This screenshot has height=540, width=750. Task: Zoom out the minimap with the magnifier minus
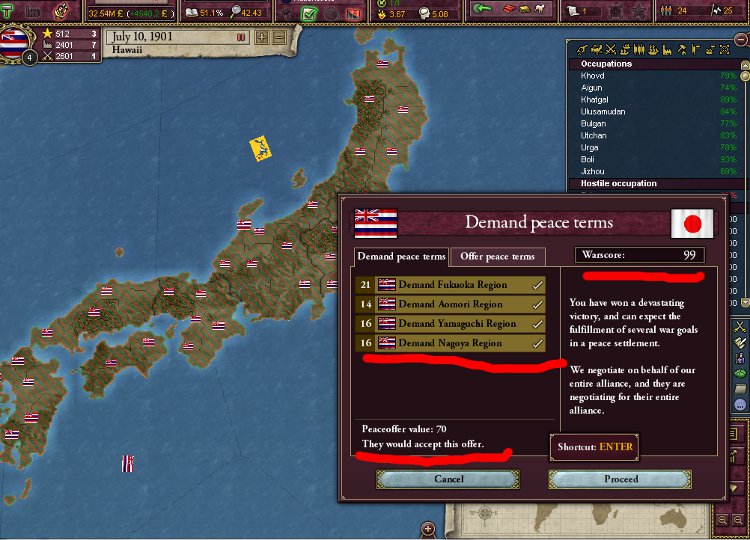point(737,521)
